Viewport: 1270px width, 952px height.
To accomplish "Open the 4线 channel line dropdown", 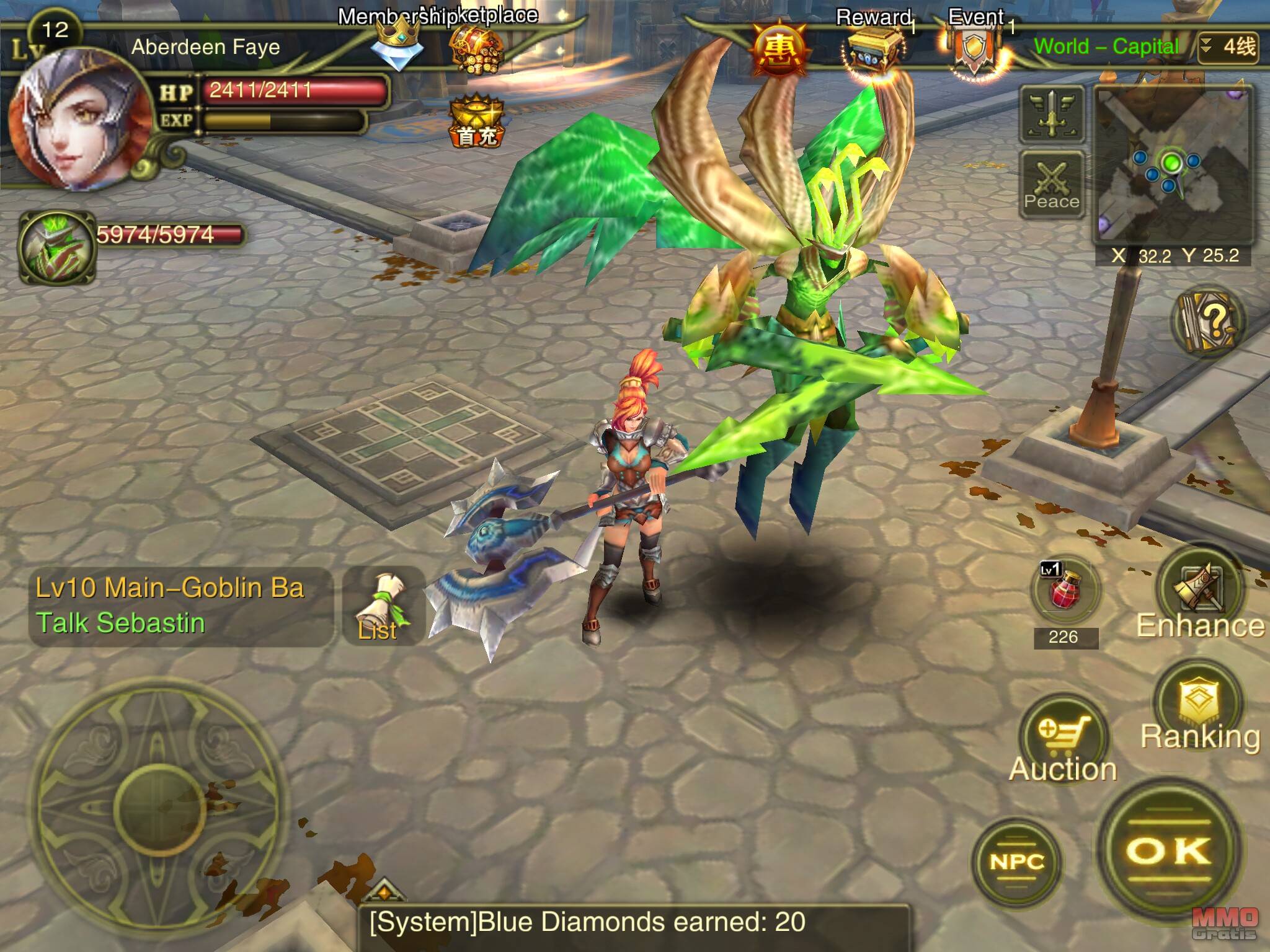I will click(1228, 47).
